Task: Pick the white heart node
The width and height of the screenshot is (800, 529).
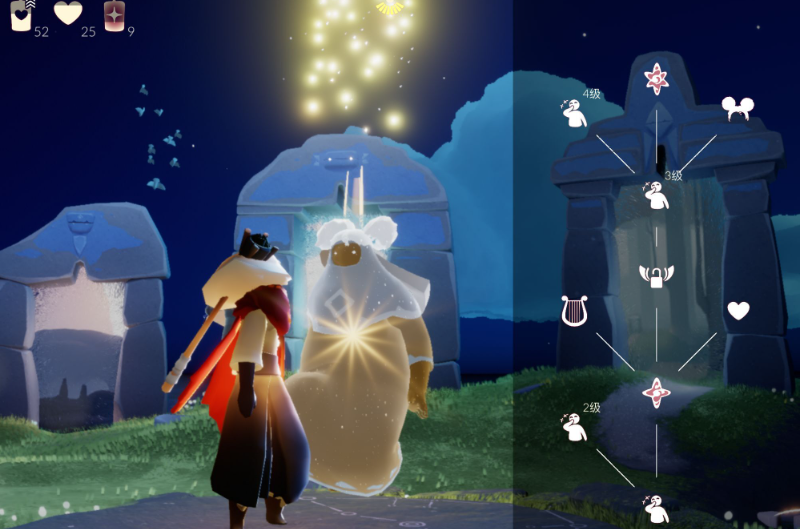Action: [x=738, y=311]
